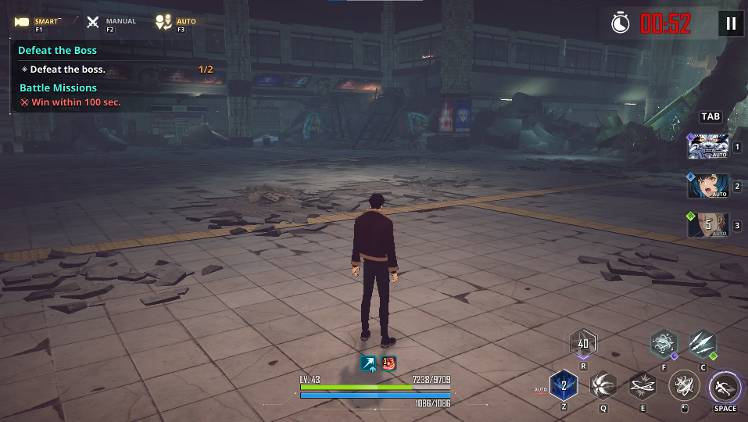Cast the curved slash burst skill
Screen dimensions: 748x422
point(602,385)
